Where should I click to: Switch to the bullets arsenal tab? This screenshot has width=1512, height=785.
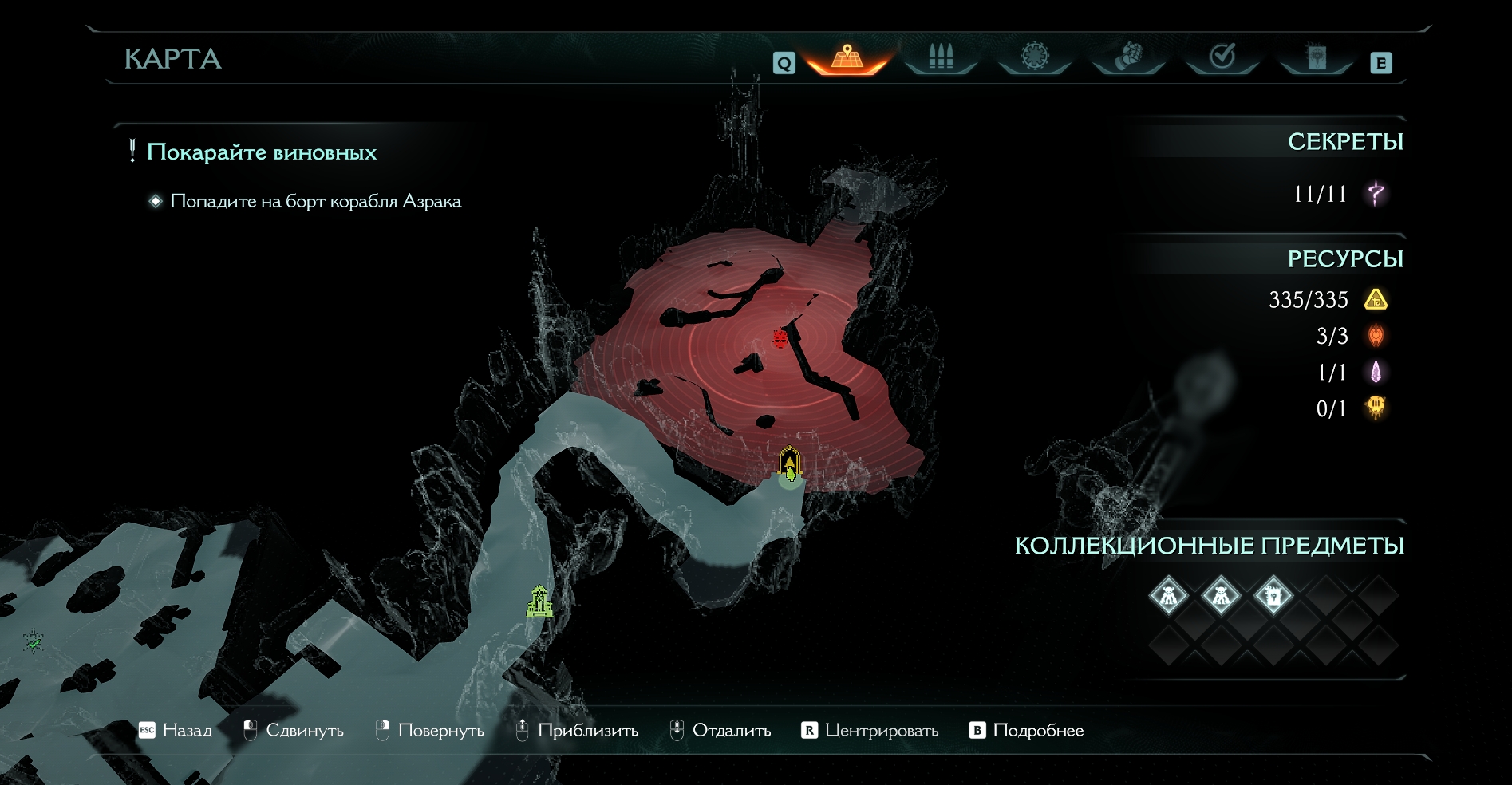tap(941, 57)
